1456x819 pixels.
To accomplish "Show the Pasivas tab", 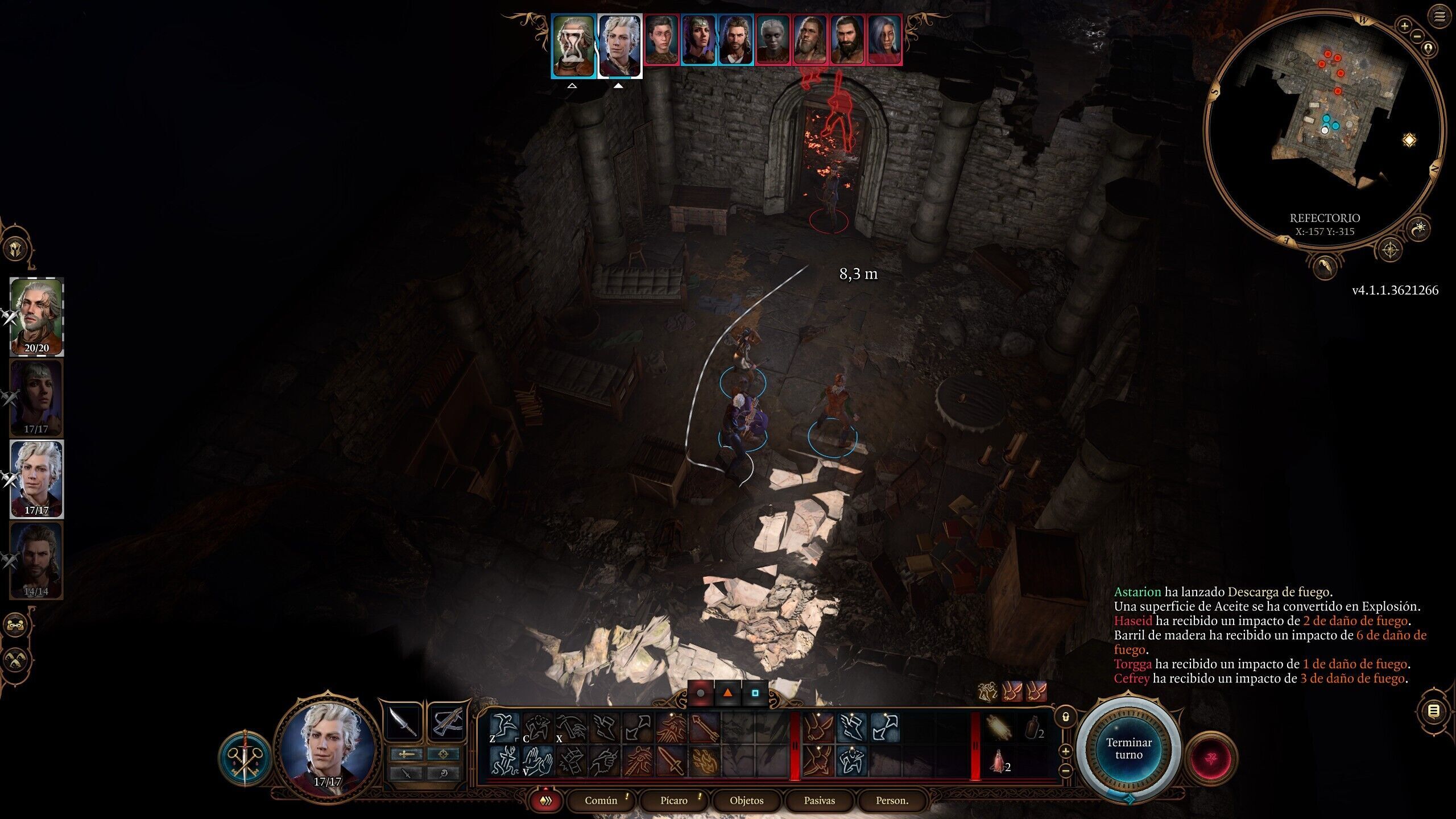I will tap(819, 800).
